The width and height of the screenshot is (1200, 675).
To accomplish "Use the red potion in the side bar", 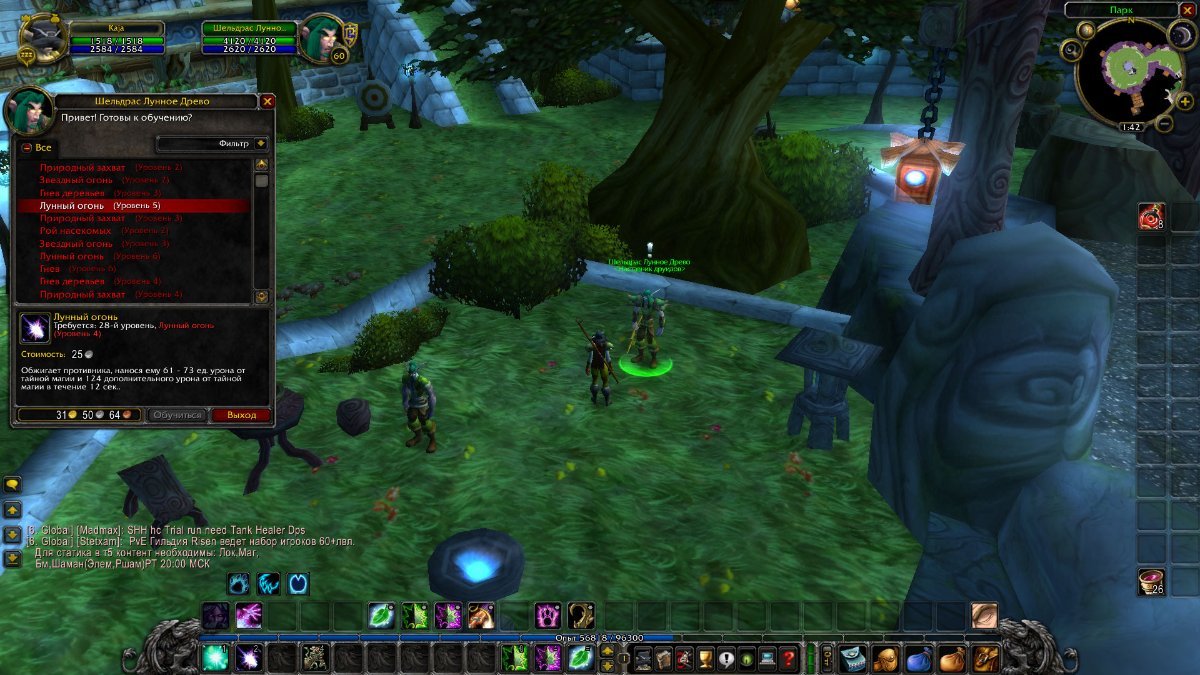I will 1151,215.
